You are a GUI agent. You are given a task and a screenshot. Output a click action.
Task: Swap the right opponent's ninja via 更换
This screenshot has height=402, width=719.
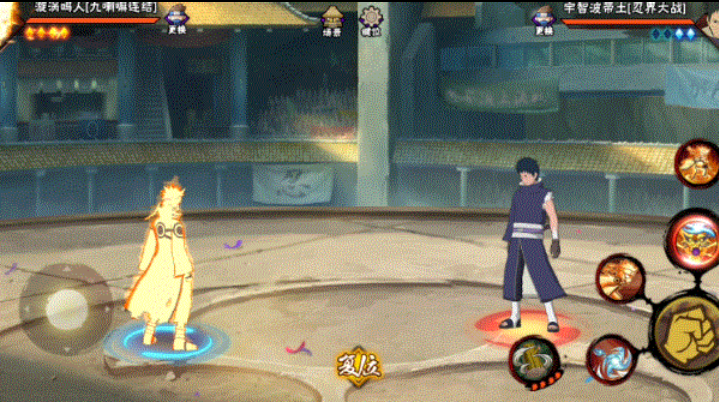(544, 19)
